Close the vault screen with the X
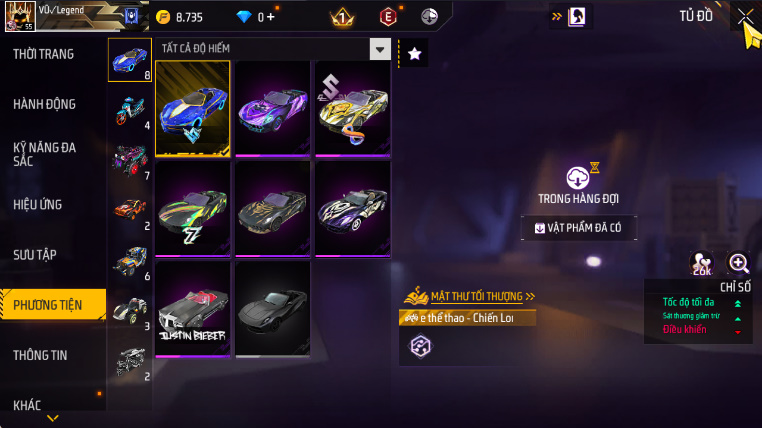This screenshot has width=762, height=428. coord(745,16)
